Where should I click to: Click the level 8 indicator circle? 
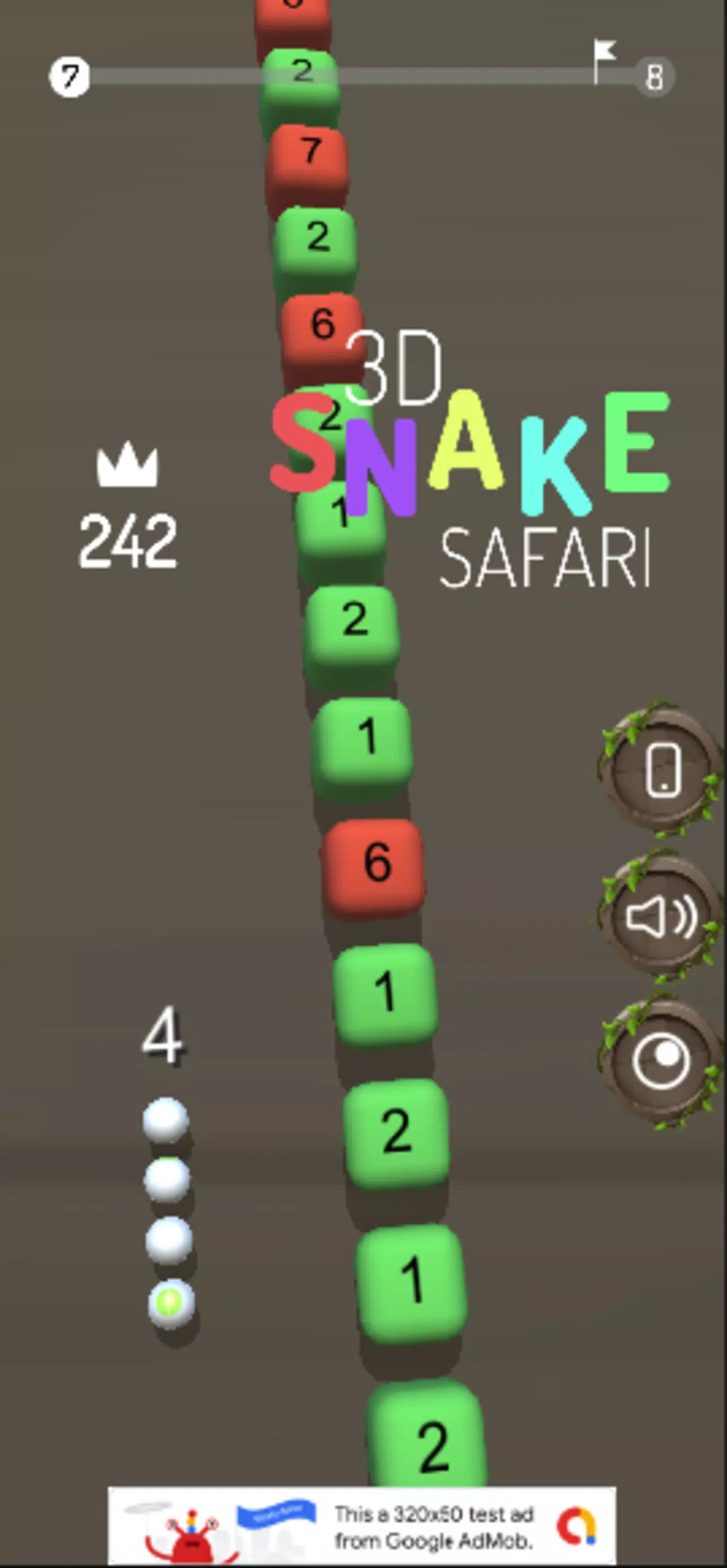click(655, 76)
